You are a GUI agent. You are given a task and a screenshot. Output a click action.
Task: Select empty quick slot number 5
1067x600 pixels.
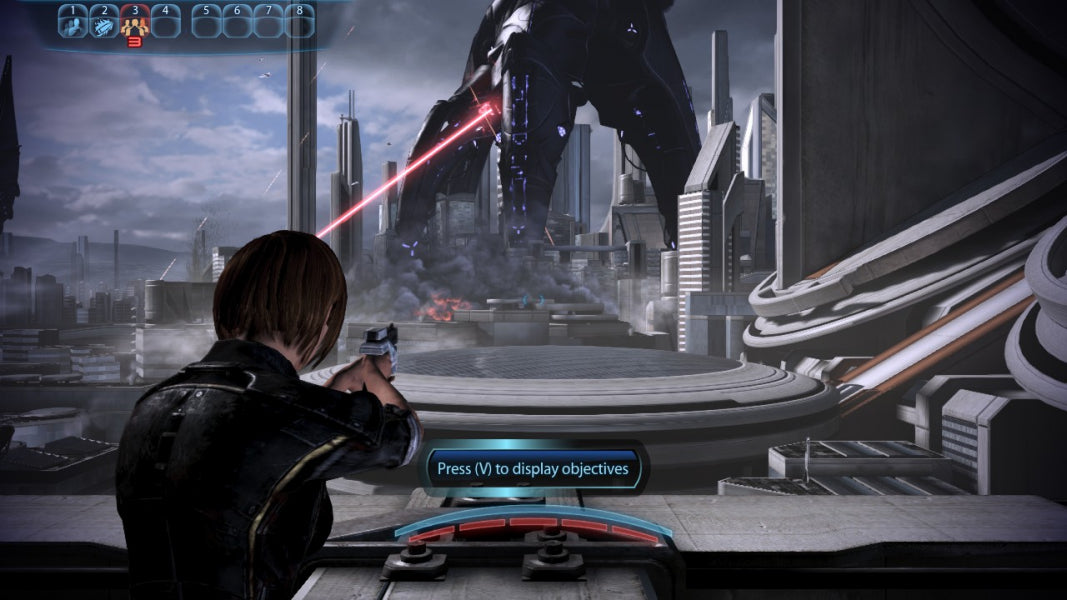(206, 22)
